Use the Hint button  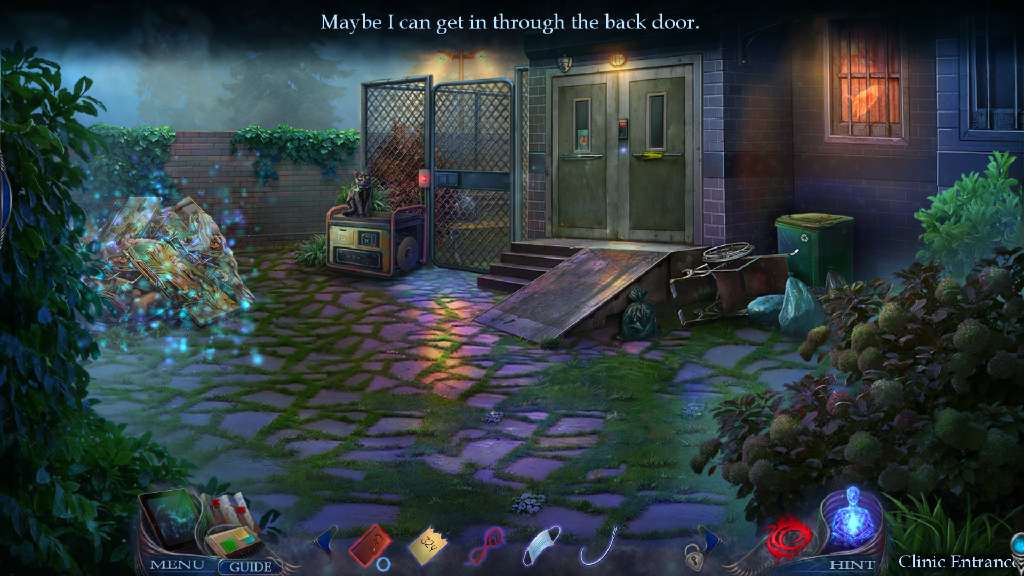(x=844, y=565)
